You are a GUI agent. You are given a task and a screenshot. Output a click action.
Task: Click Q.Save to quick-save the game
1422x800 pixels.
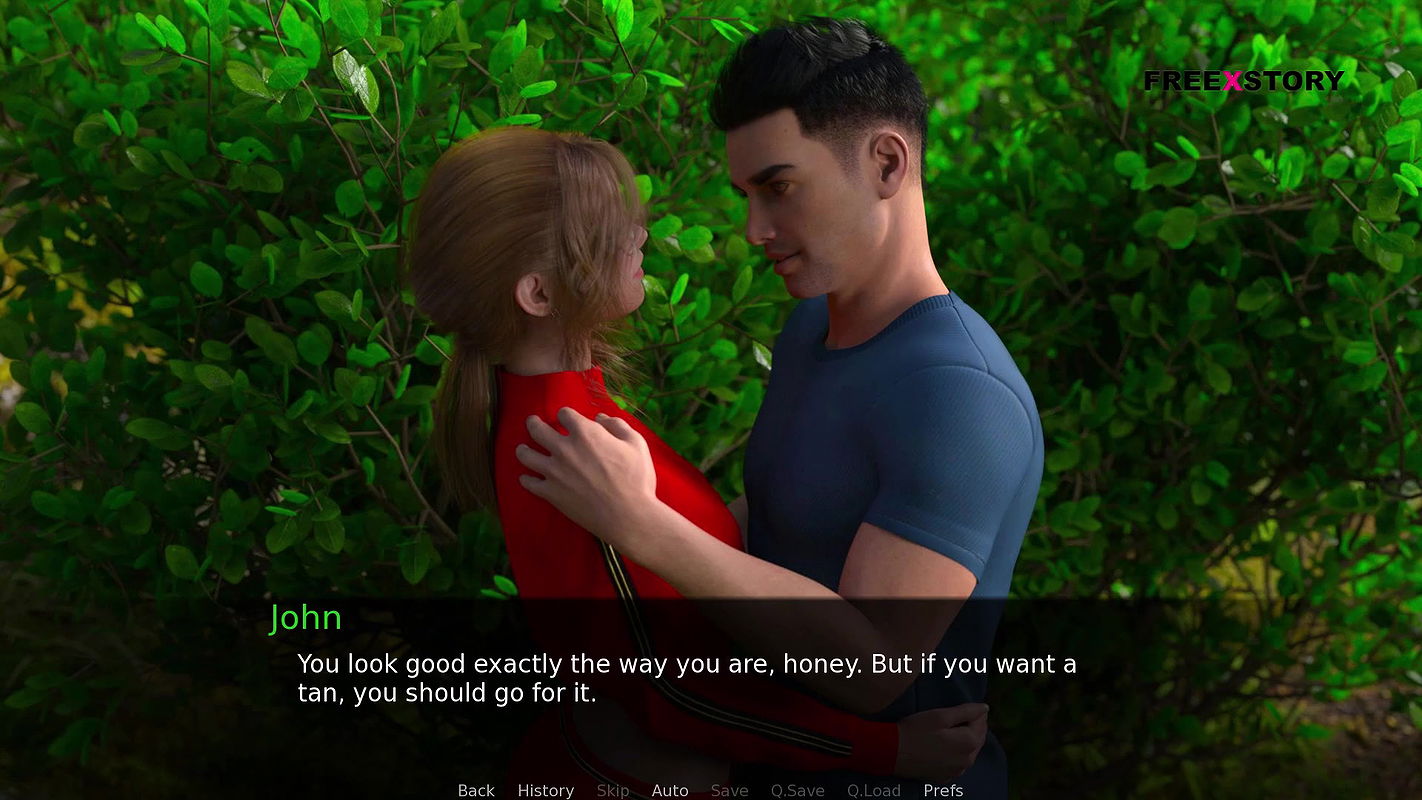[x=797, y=790]
